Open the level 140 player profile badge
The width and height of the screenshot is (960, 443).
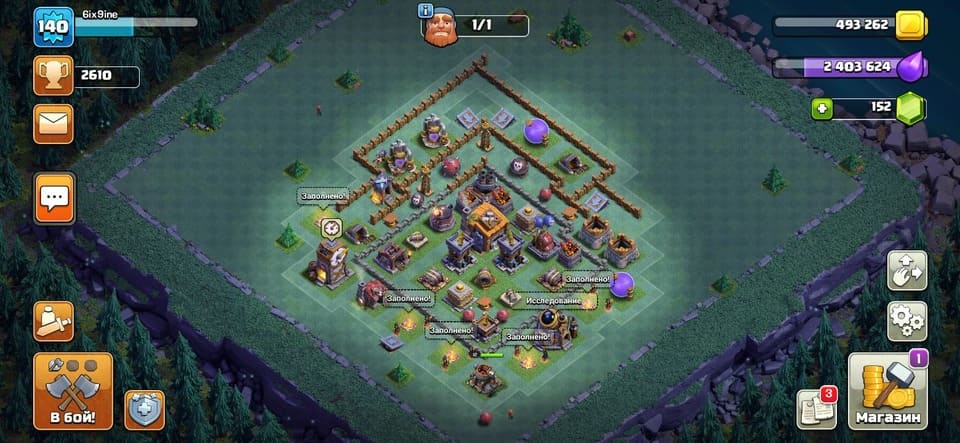click(51, 26)
